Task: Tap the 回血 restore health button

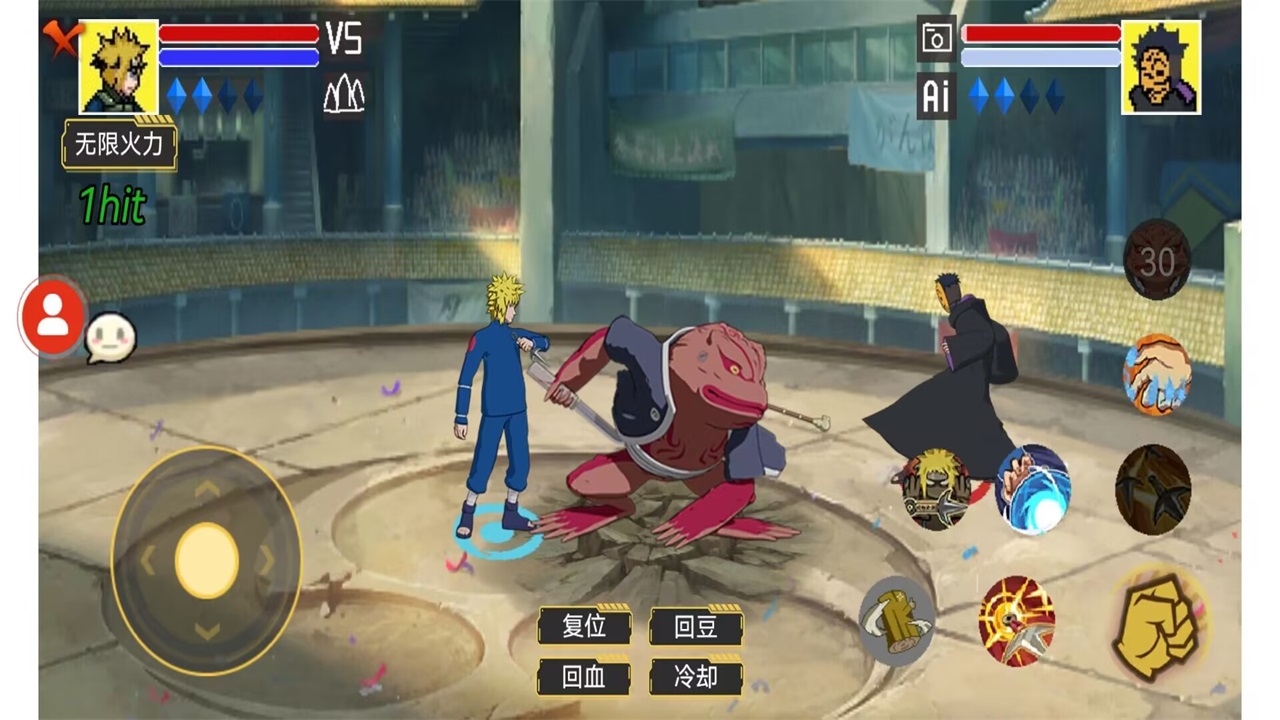Action: coord(584,677)
